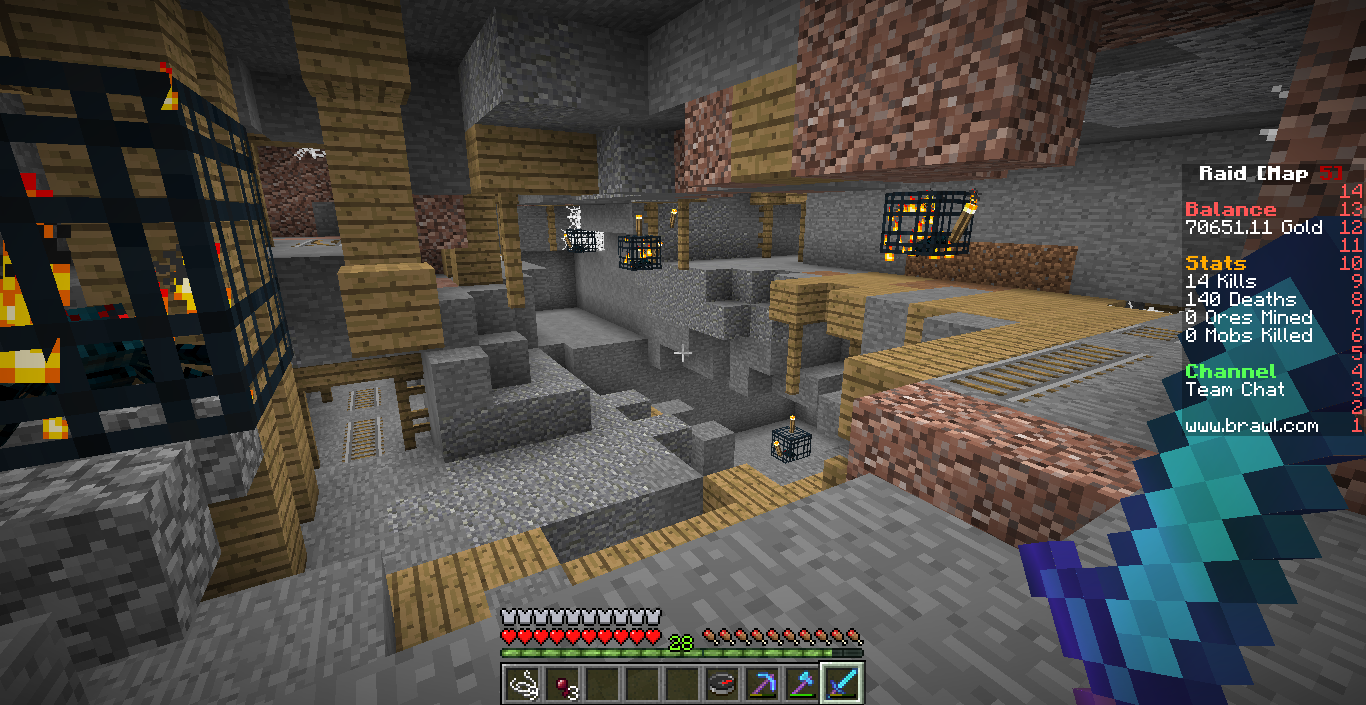
Task: Select the red item stack of three
Action: [562, 684]
